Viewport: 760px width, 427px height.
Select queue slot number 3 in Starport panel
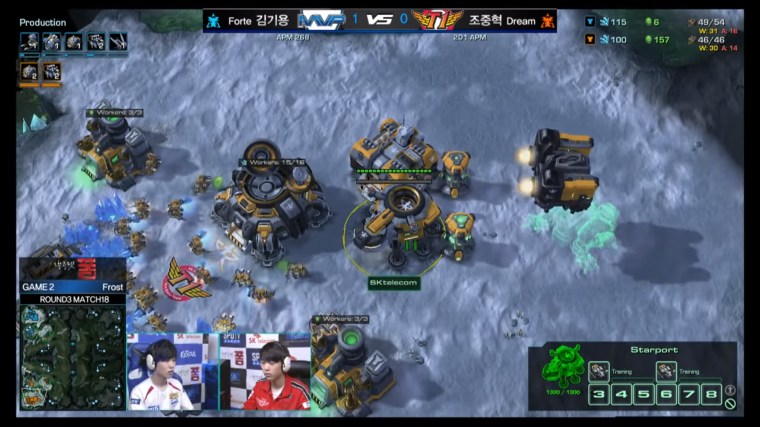599,393
